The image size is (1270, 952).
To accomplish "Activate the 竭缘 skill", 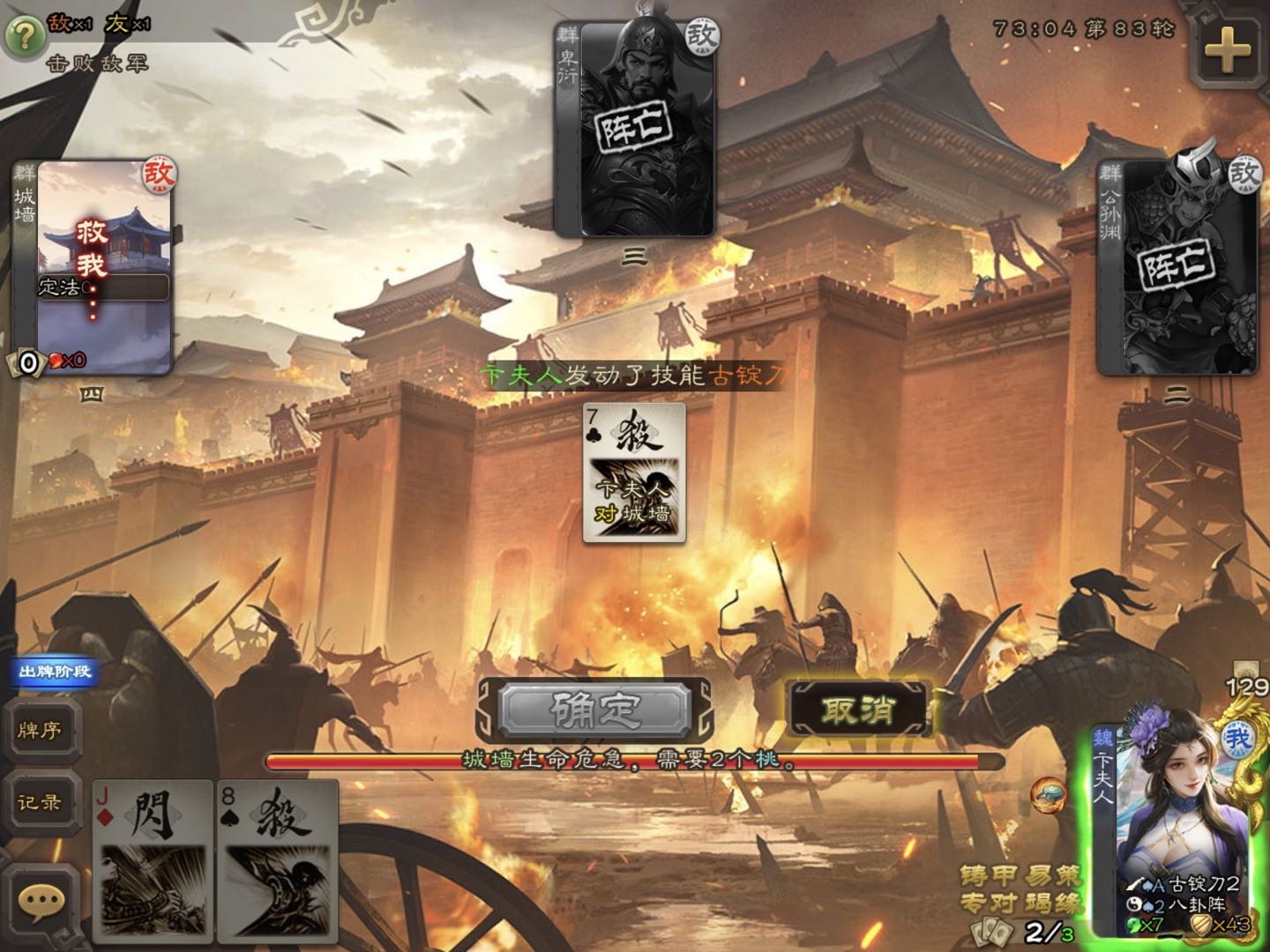I will pyautogui.click(x=1054, y=903).
